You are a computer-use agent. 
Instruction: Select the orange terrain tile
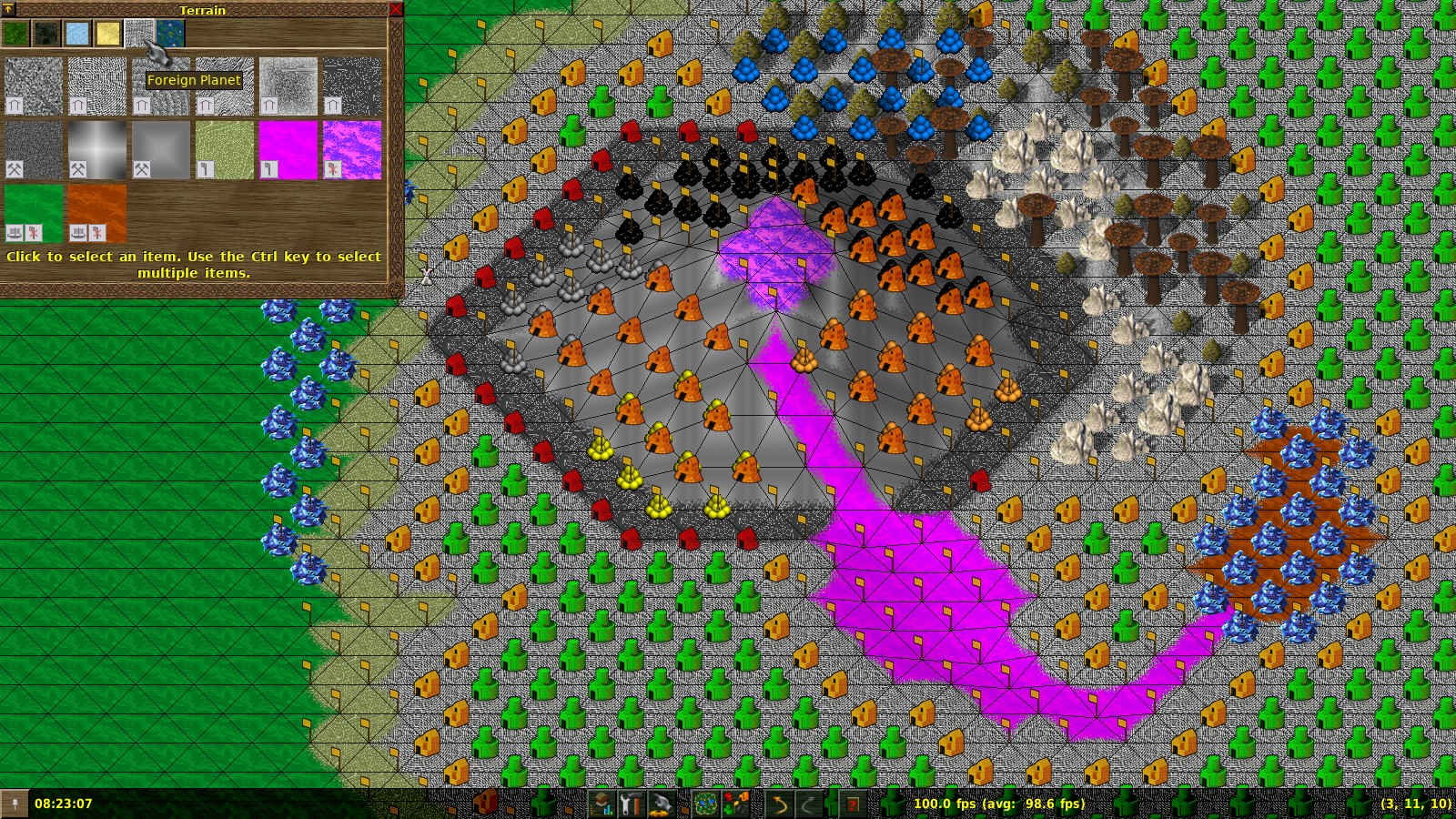97,214
